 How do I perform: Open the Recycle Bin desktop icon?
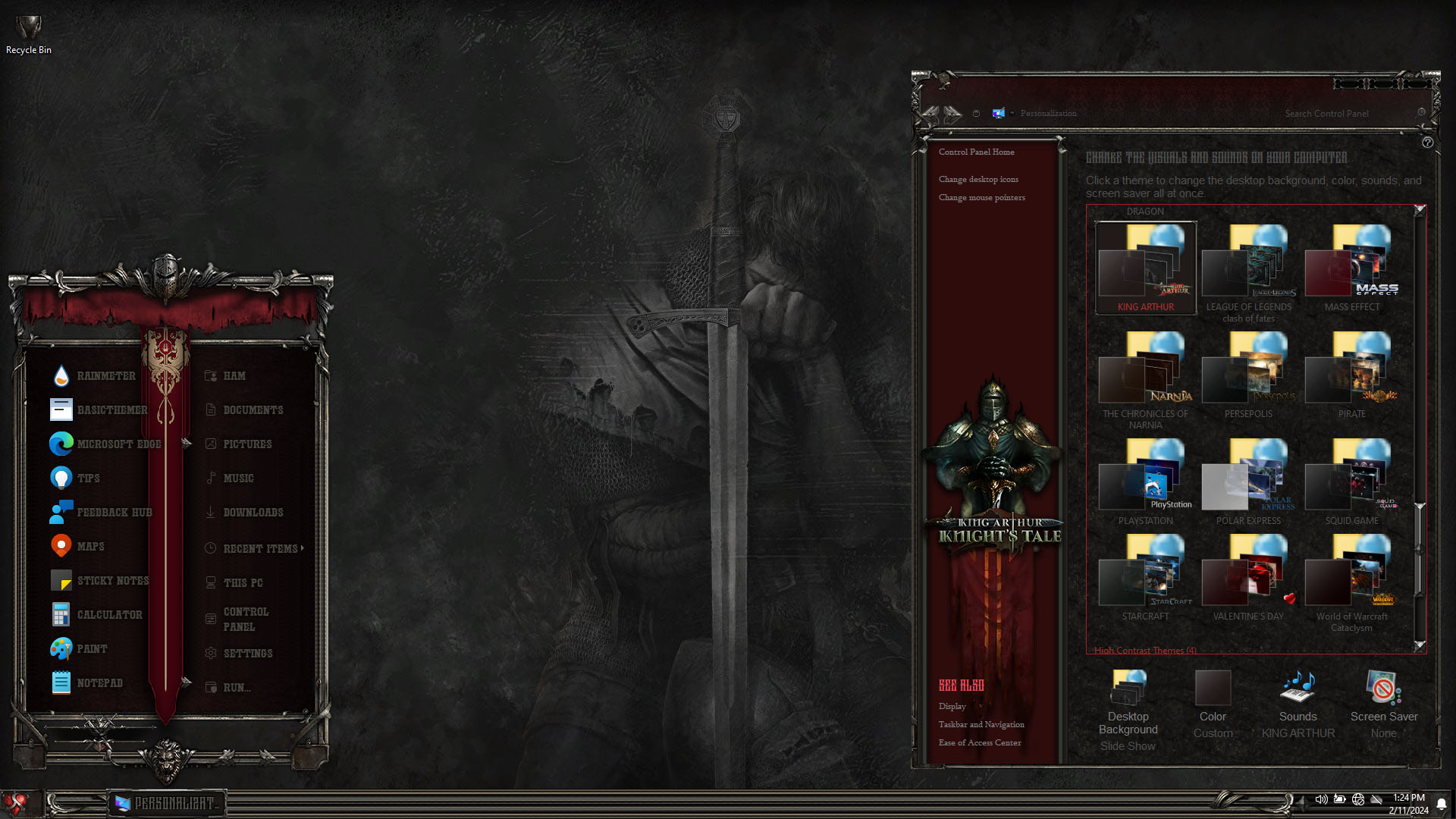(x=29, y=34)
